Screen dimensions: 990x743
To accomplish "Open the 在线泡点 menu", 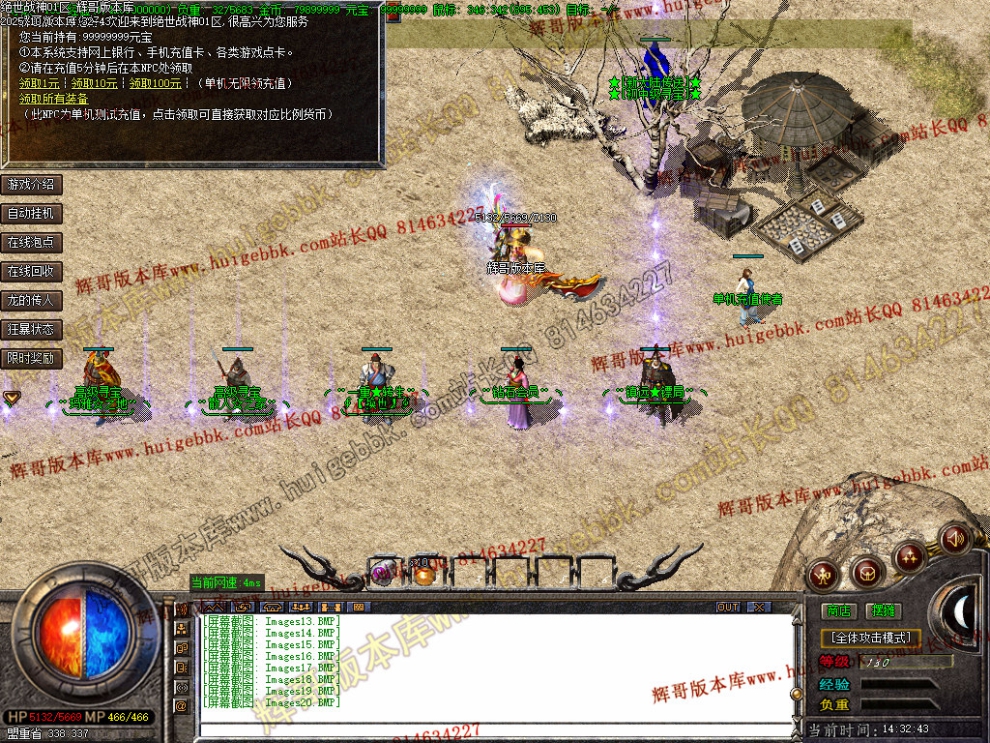I will (31, 243).
